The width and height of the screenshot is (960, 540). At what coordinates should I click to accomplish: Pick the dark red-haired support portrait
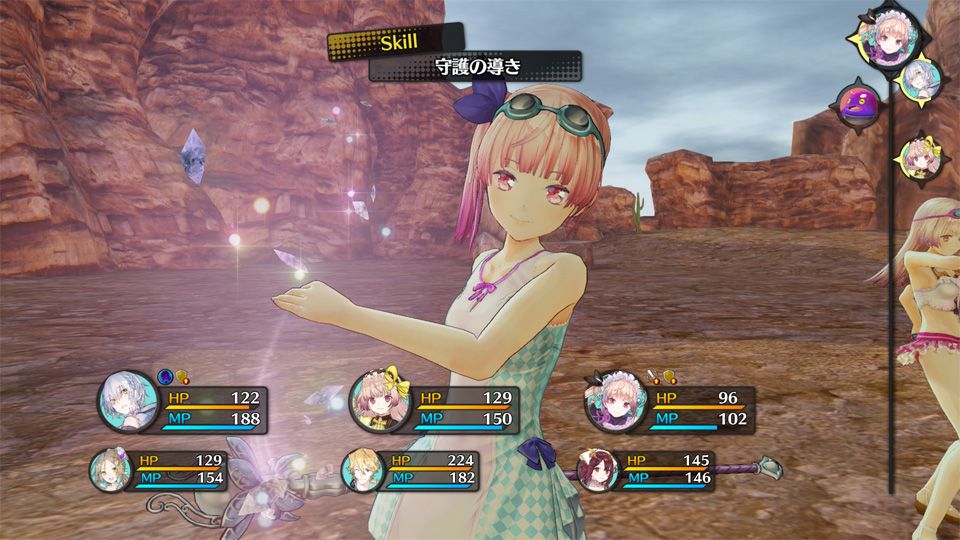(596, 468)
